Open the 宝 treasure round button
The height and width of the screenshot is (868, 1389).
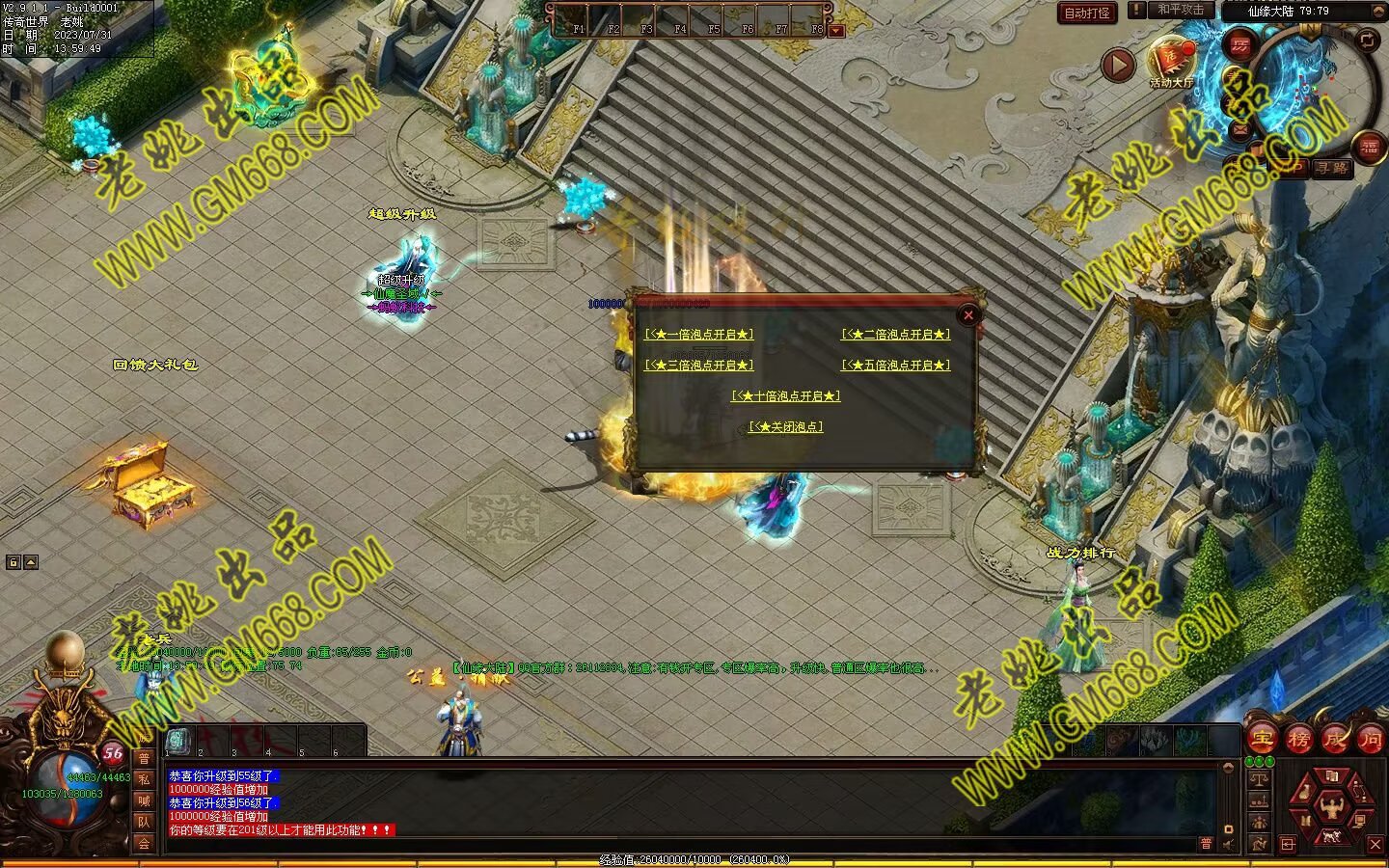pyautogui.click(x=1262, y=739)
